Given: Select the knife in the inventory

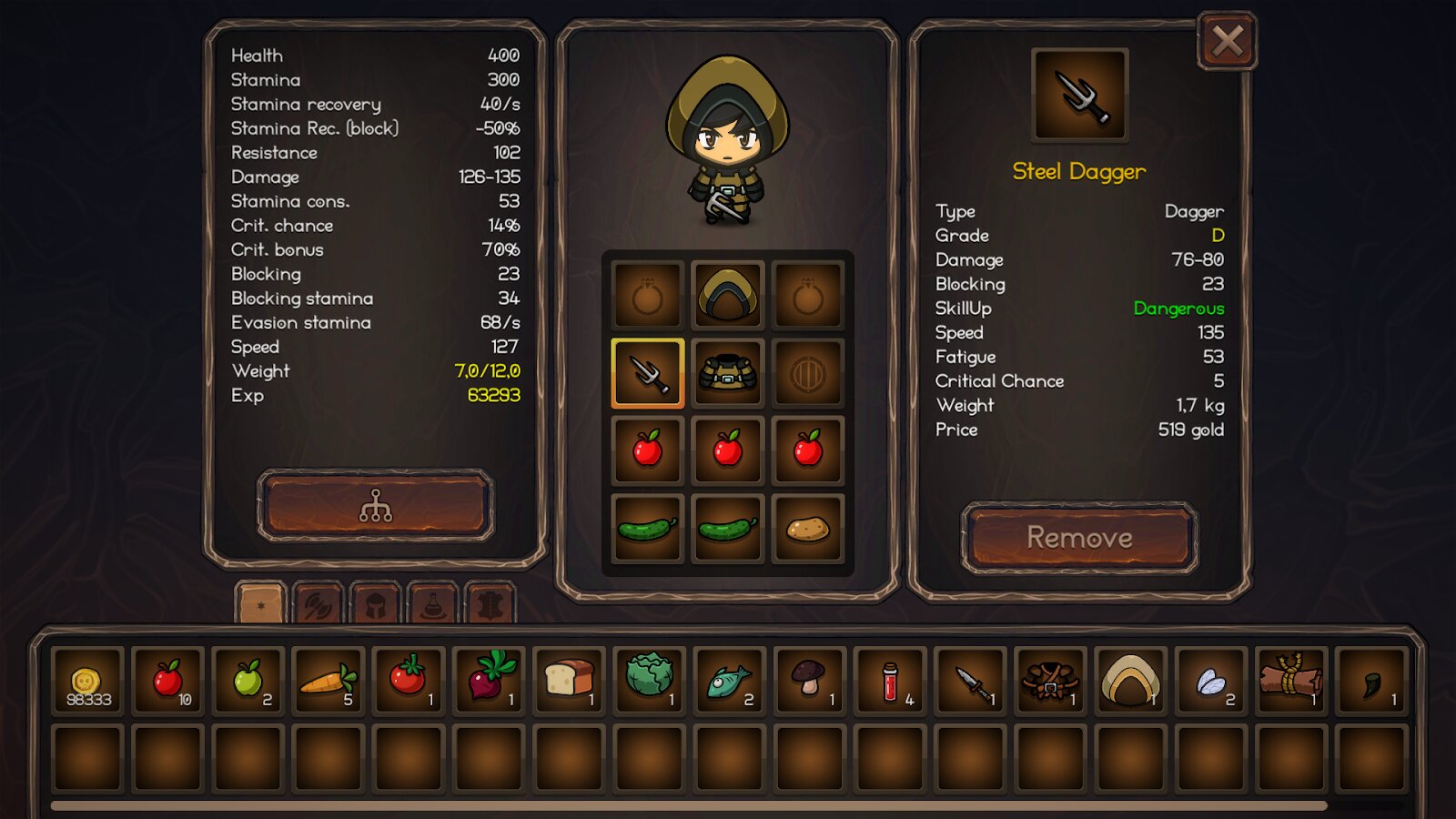Looking at the screenshot, I should pyautogui.click(x=970, y=681).
